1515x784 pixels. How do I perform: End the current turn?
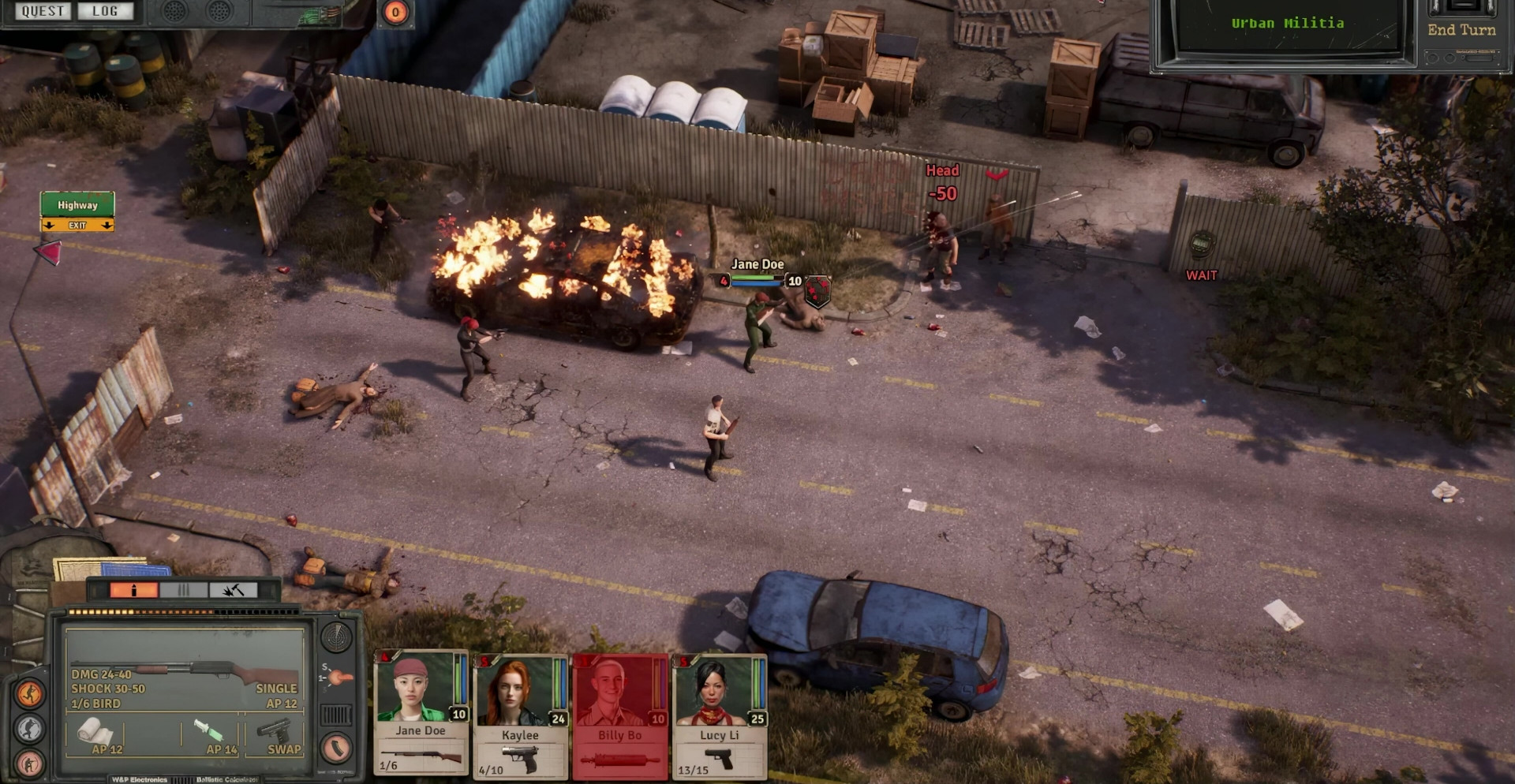coord(1461,30)
